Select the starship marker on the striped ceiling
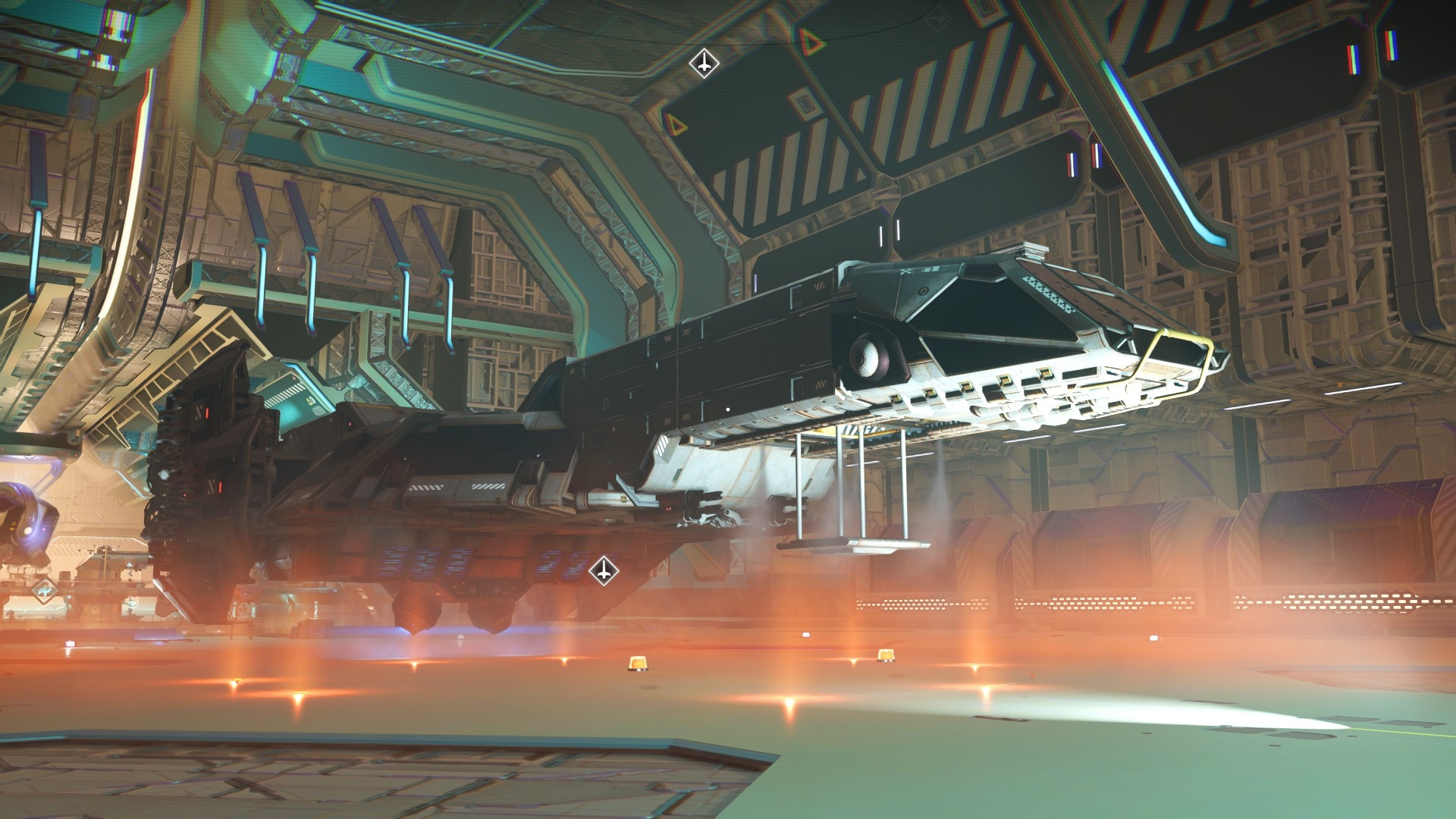The image size is (1456, 819). coord(704,64)
